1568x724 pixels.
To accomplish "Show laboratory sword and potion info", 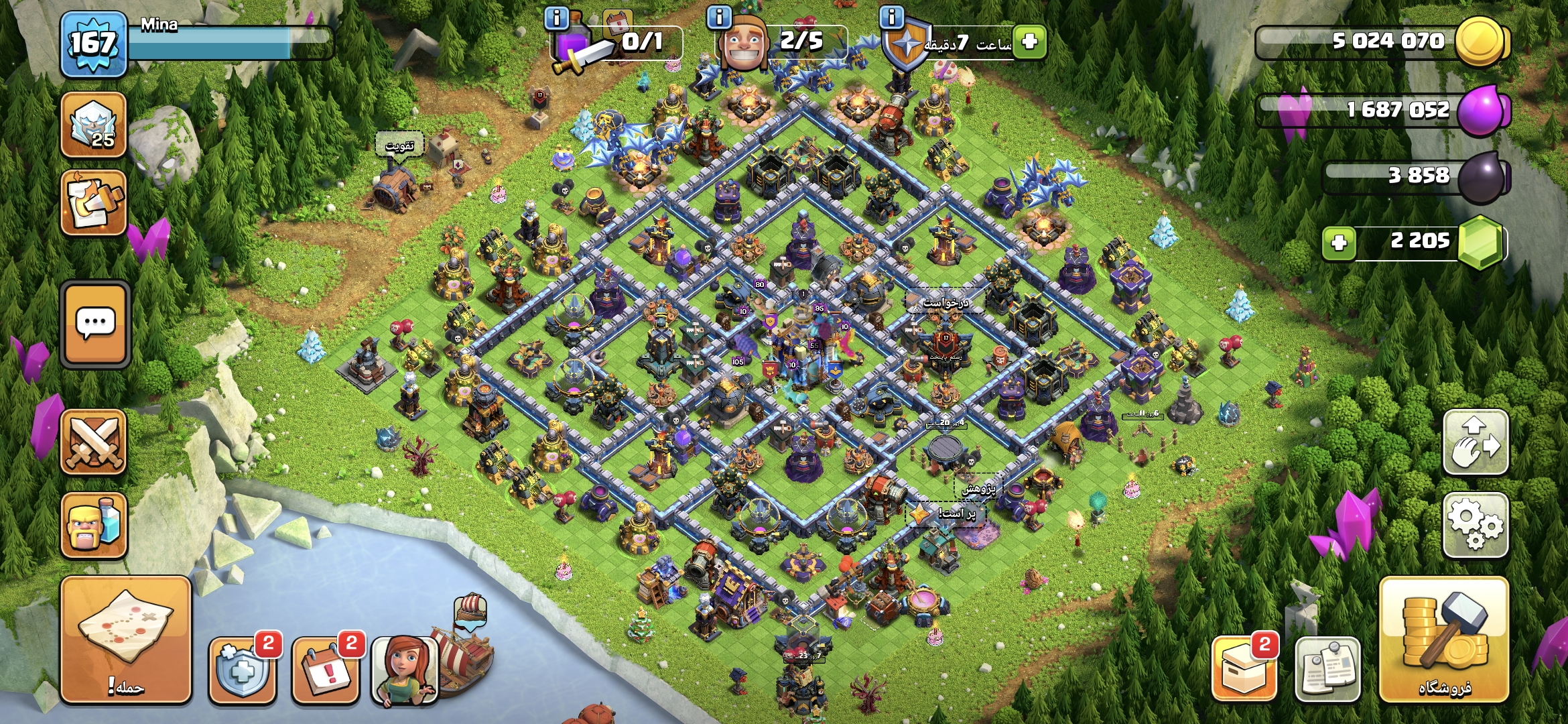I will point(556,17).
